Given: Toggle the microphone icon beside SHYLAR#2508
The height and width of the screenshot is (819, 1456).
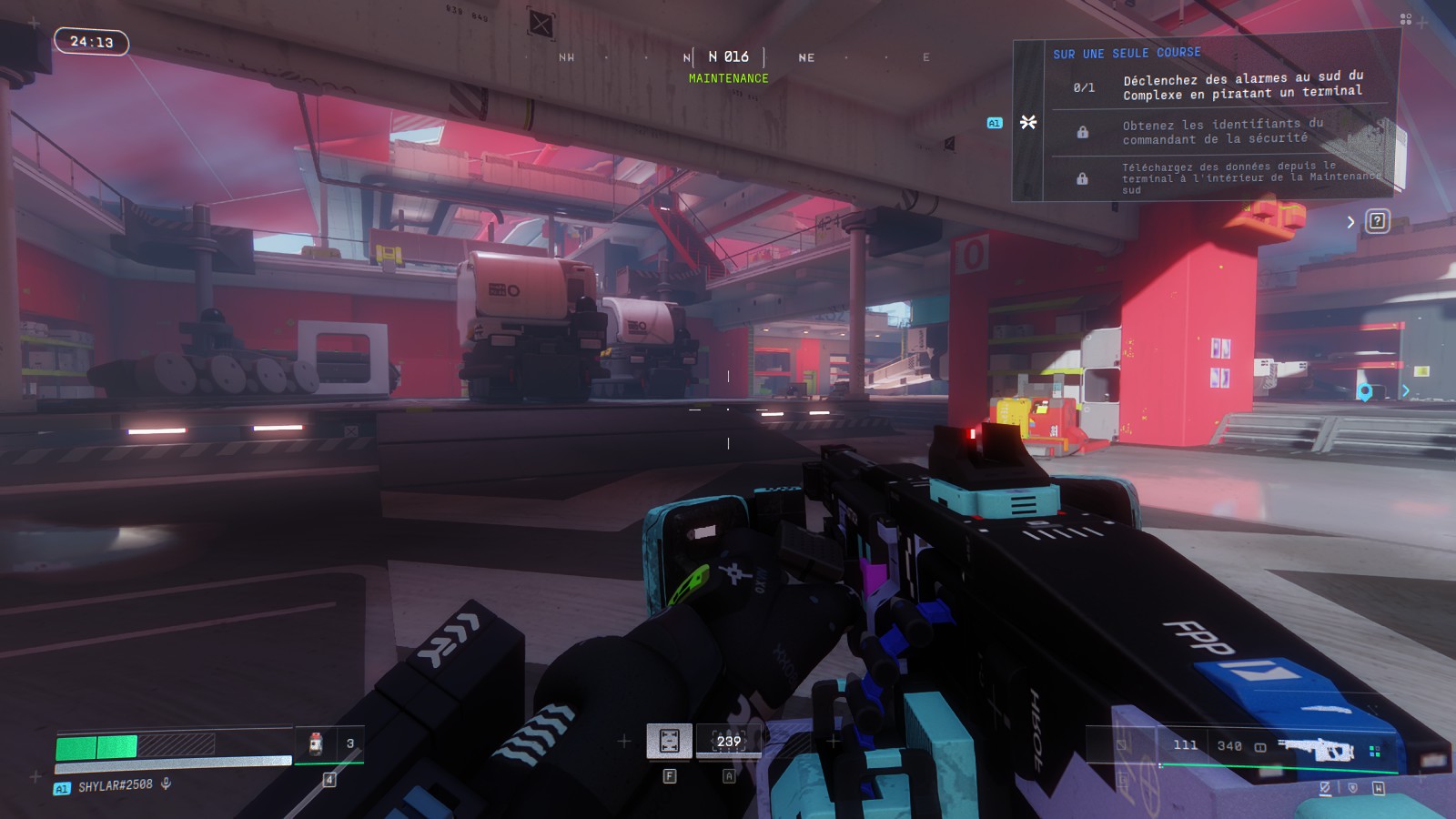Looking at the screenshot, I should 166,784.
